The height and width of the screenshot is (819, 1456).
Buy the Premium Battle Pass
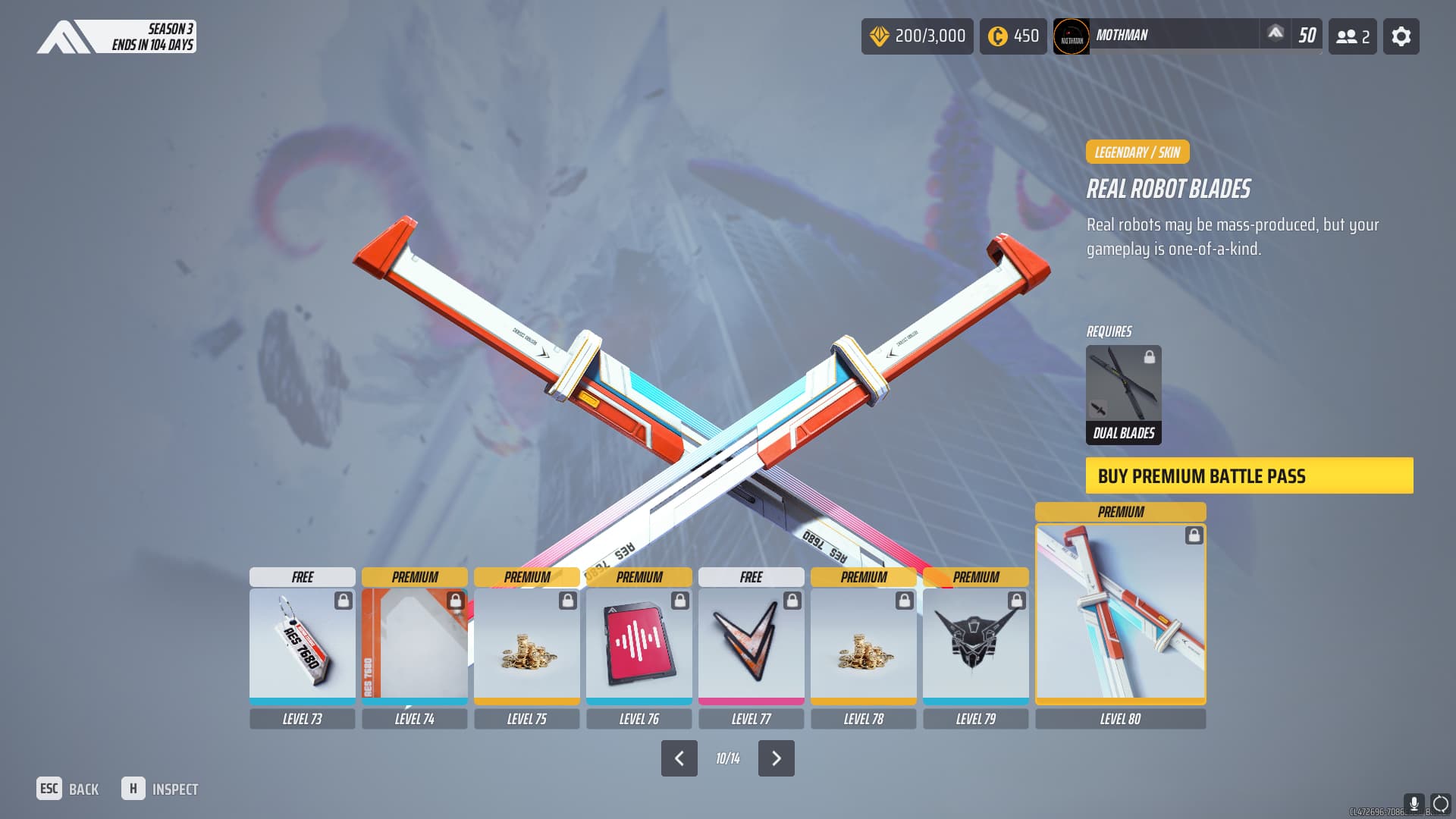[1249, 475]
